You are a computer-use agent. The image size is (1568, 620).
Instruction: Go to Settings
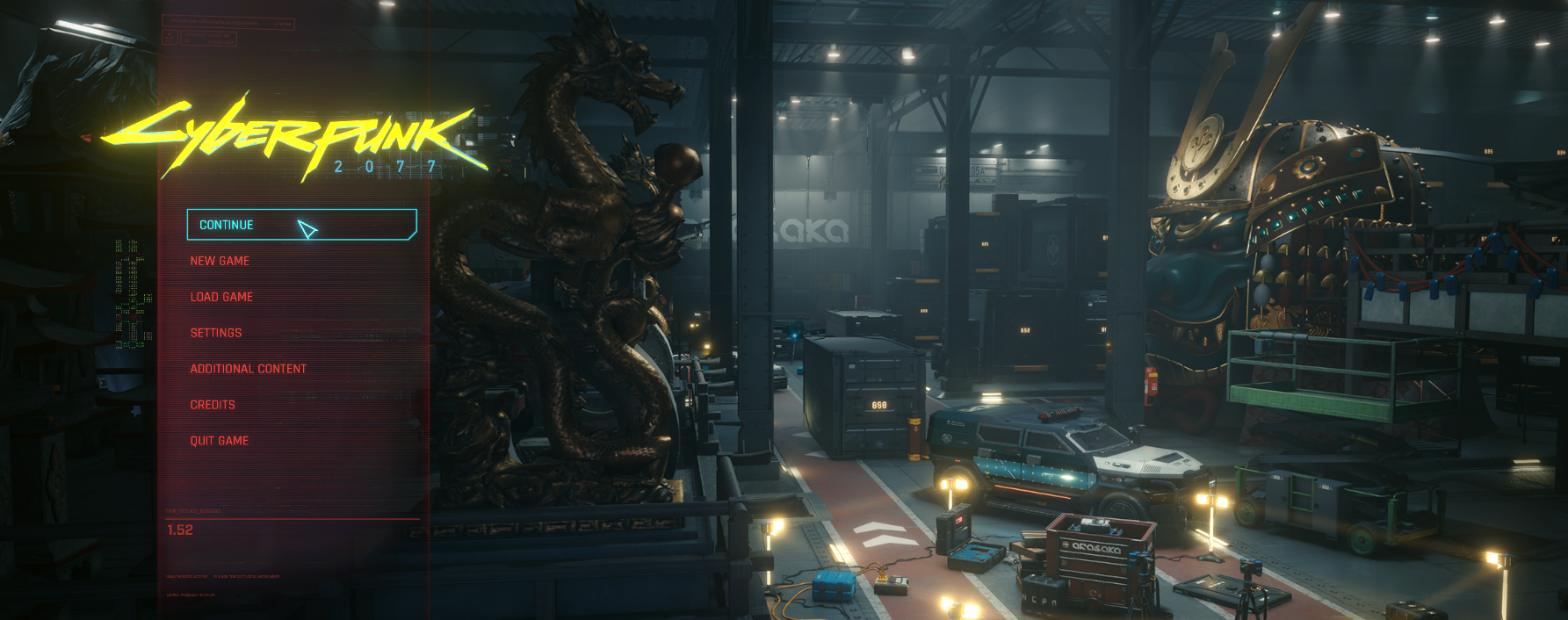[x=216, y=333]
